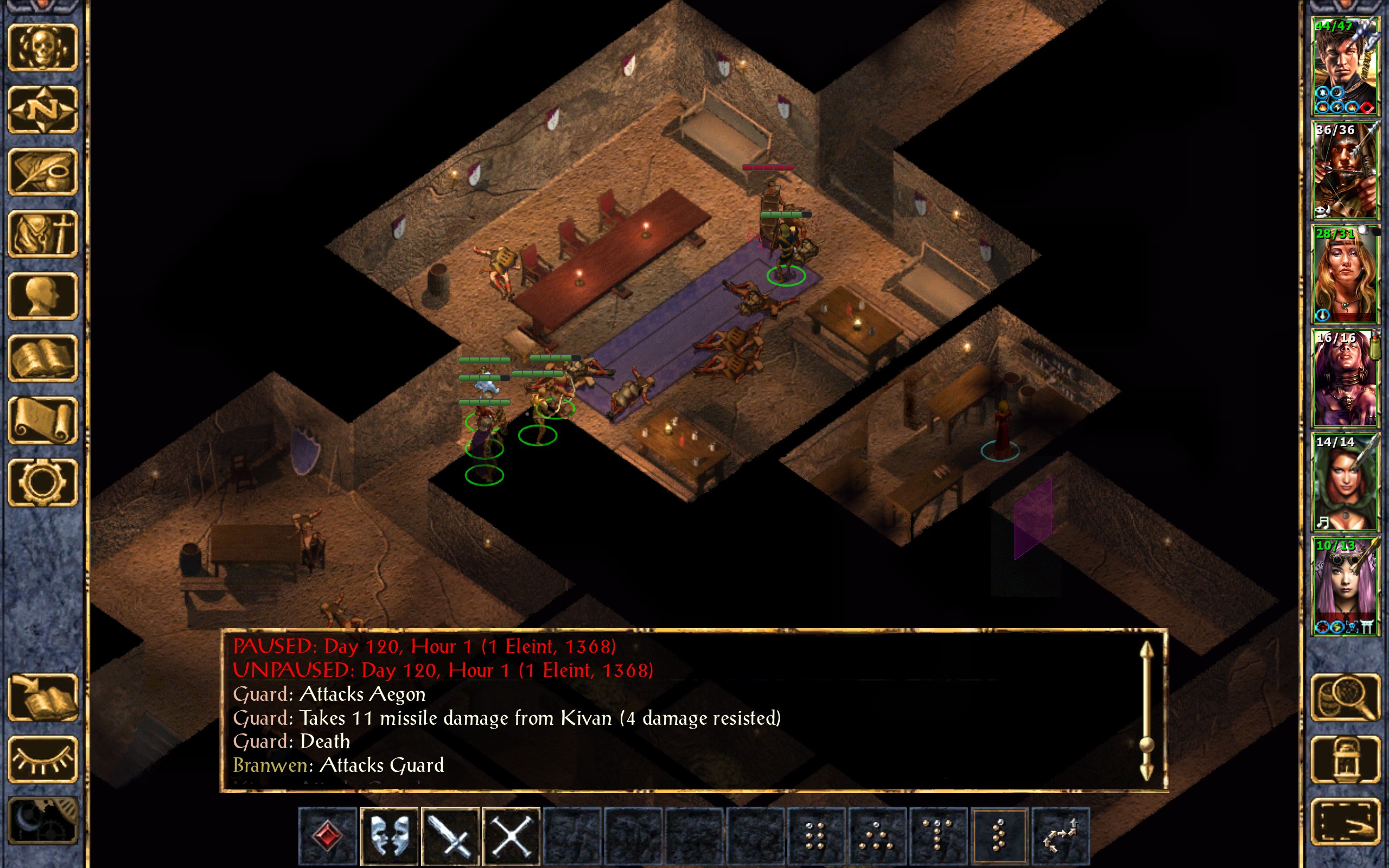Image resolution: width=1389 pixels, height=868 pixels.
Task: Click the skull emblem button
Action: [x=42, y=48]
